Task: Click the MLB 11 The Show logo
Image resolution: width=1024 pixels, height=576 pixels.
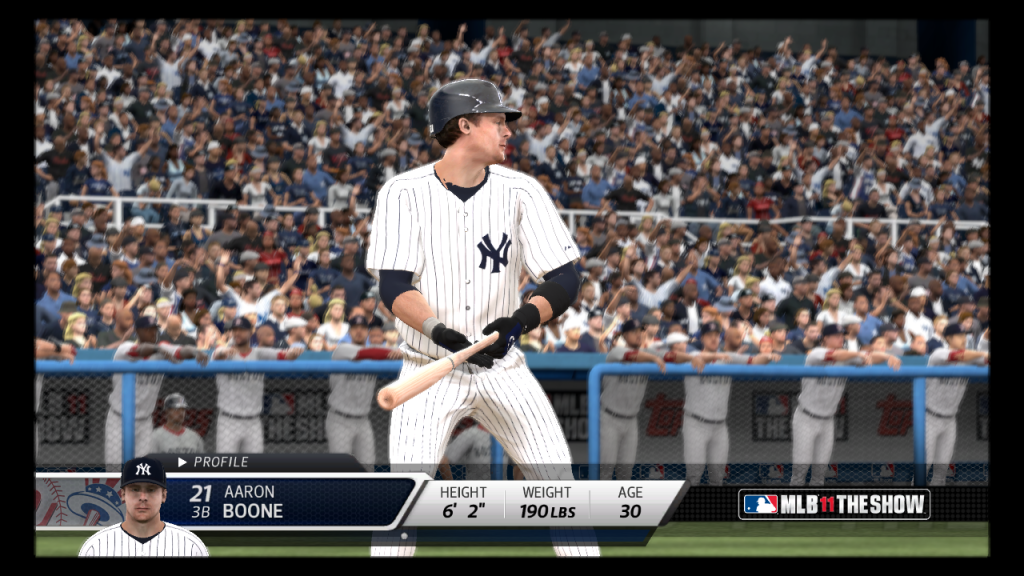Action: click(x=834, y=504)
